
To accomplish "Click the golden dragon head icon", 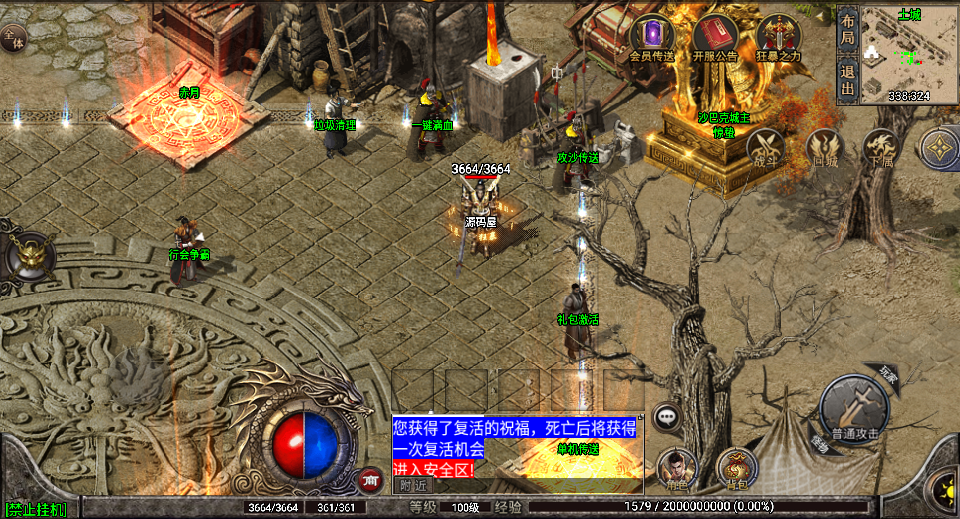I will [x=24, y=256].
